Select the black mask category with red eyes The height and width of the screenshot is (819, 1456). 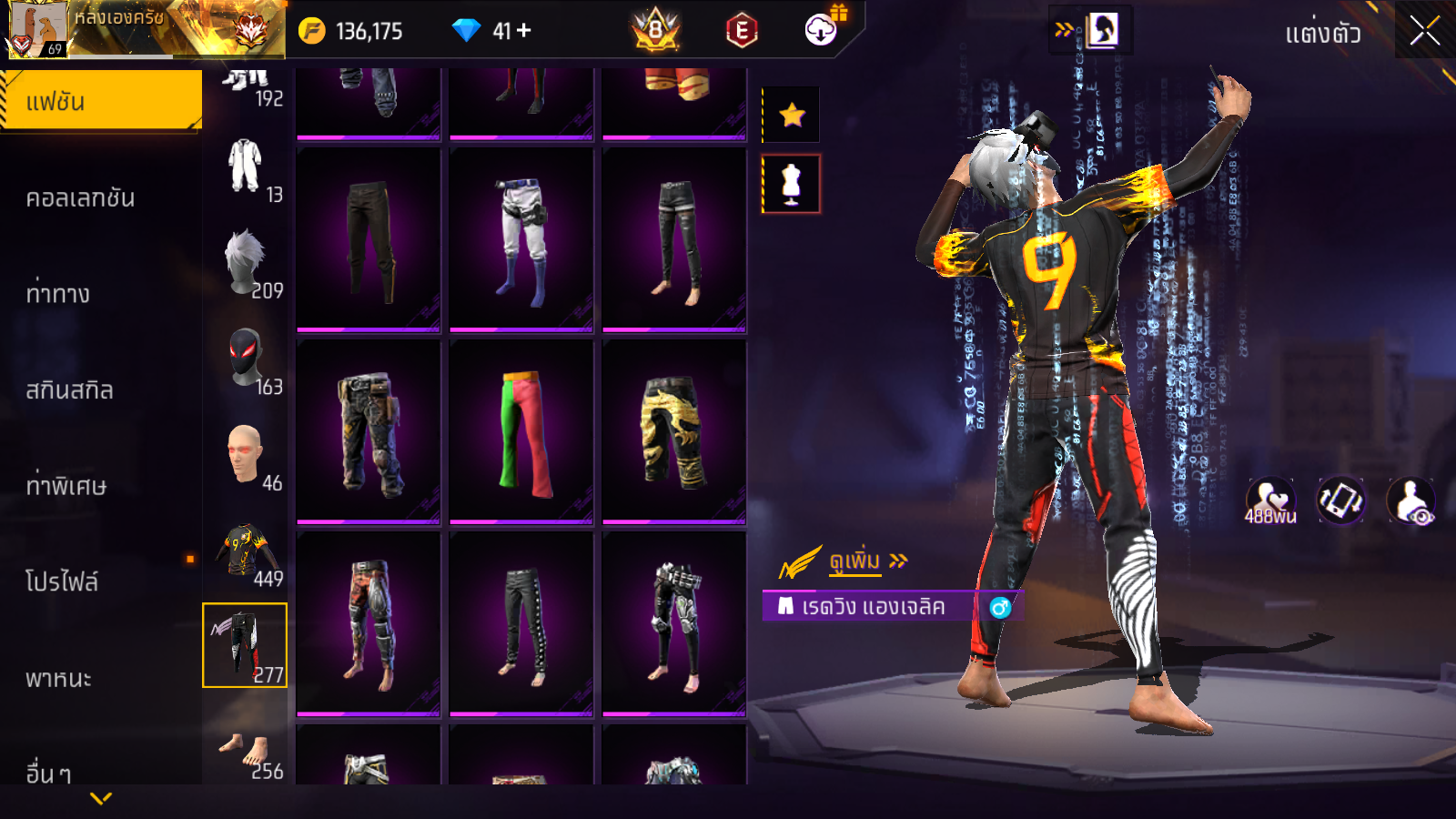[x=246, y=359]
